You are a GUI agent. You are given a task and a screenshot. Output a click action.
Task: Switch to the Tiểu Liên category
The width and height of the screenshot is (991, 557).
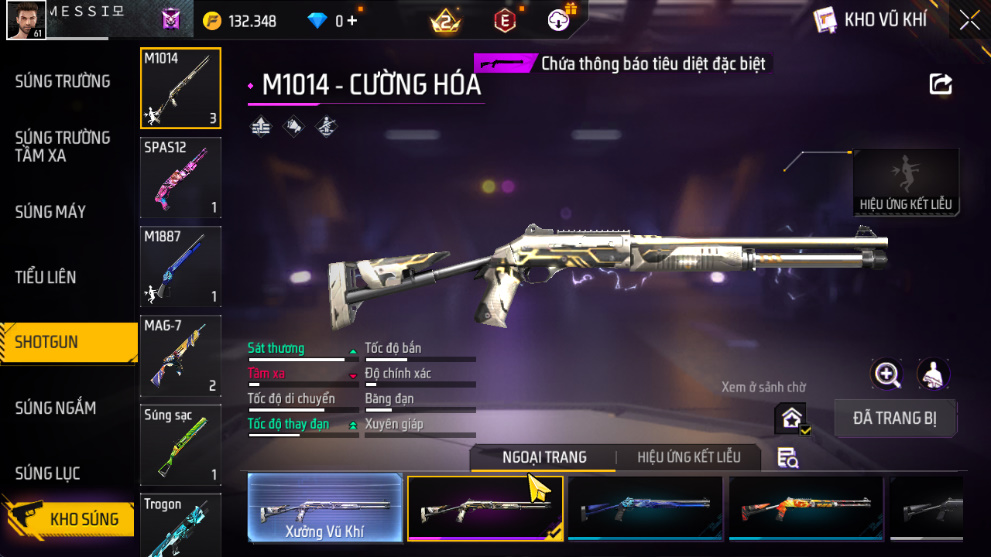[x=45, y=277]
